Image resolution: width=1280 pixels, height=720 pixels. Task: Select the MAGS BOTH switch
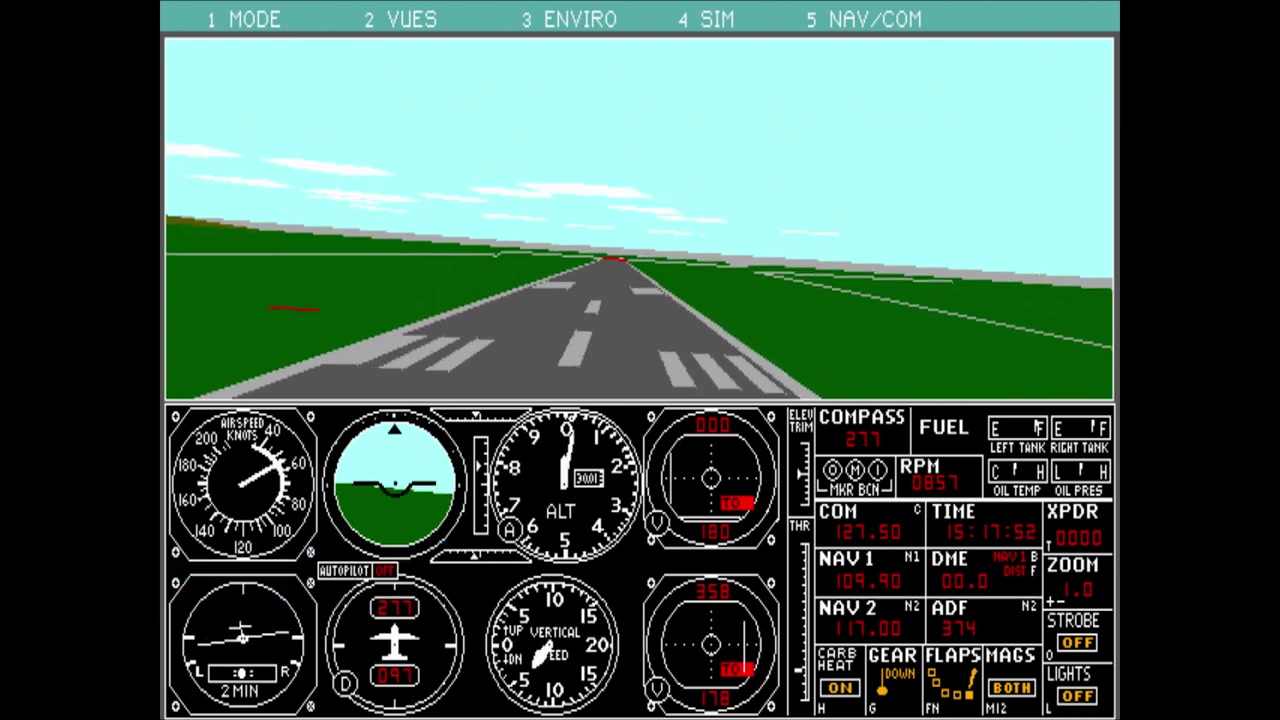(1010, 688)
